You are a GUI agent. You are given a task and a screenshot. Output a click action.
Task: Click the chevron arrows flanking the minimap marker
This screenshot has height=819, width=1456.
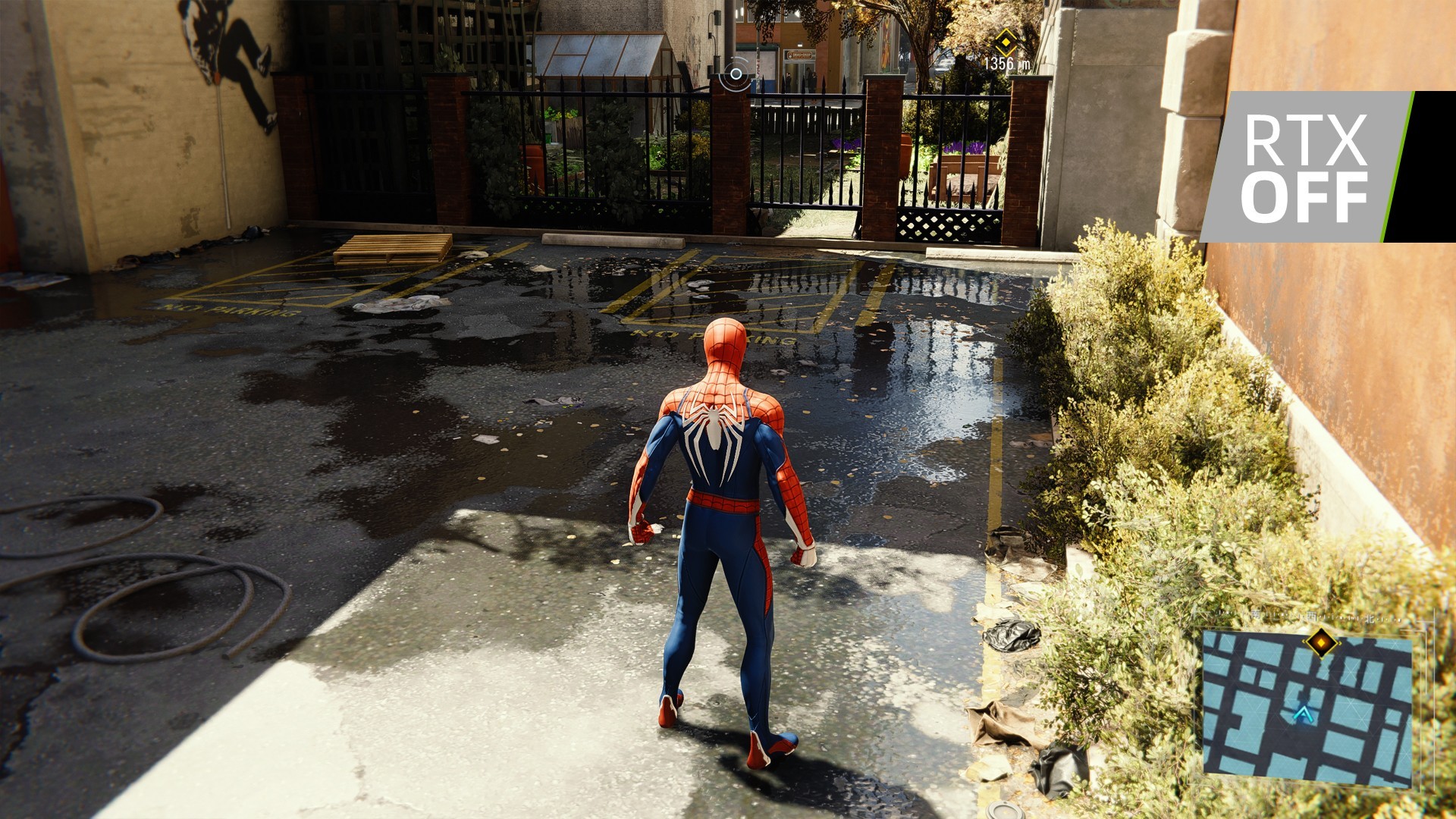(x=1305, y=643)
